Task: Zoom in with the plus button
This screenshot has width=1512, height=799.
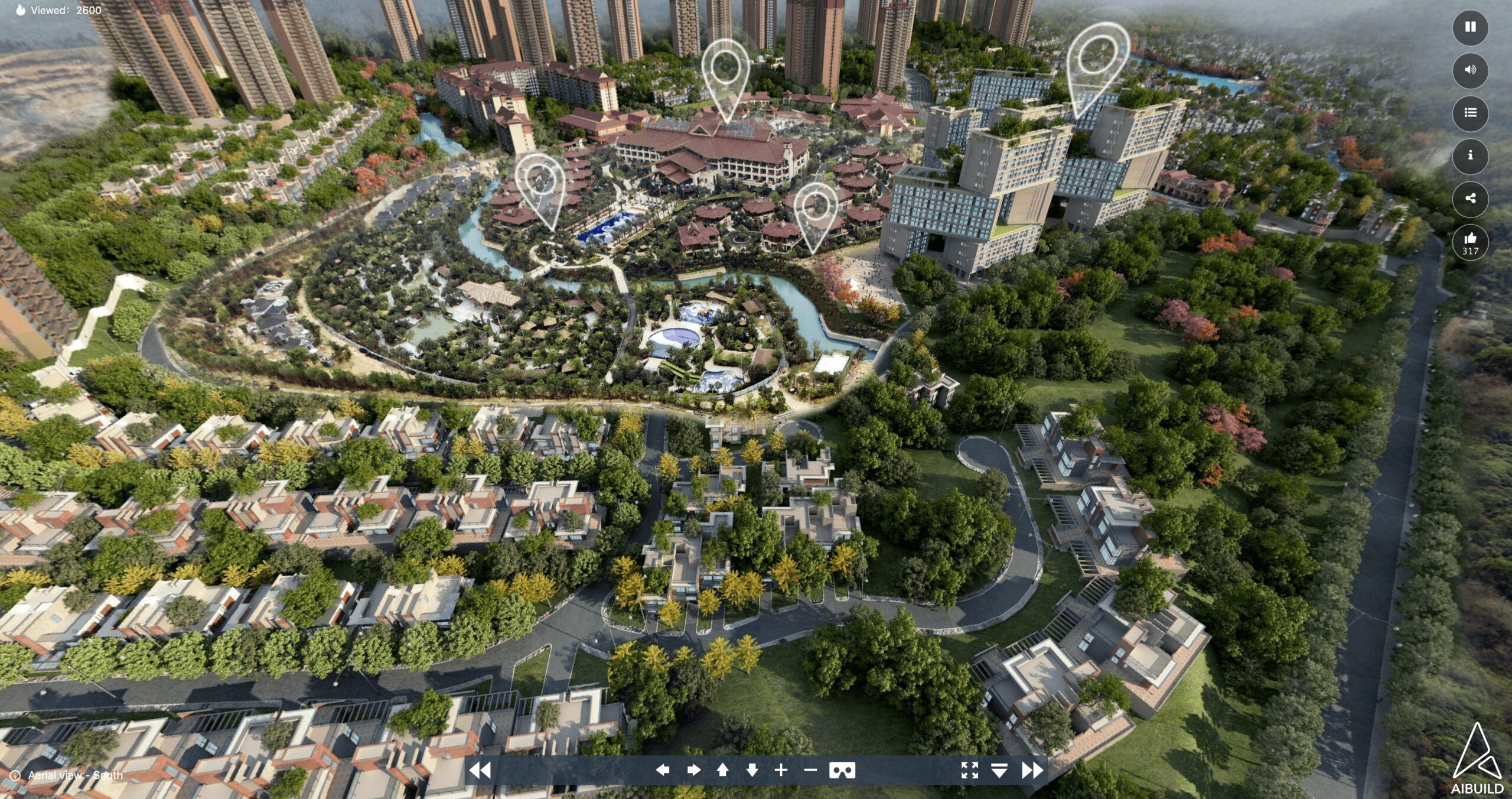Action: [x=781, y=770]
